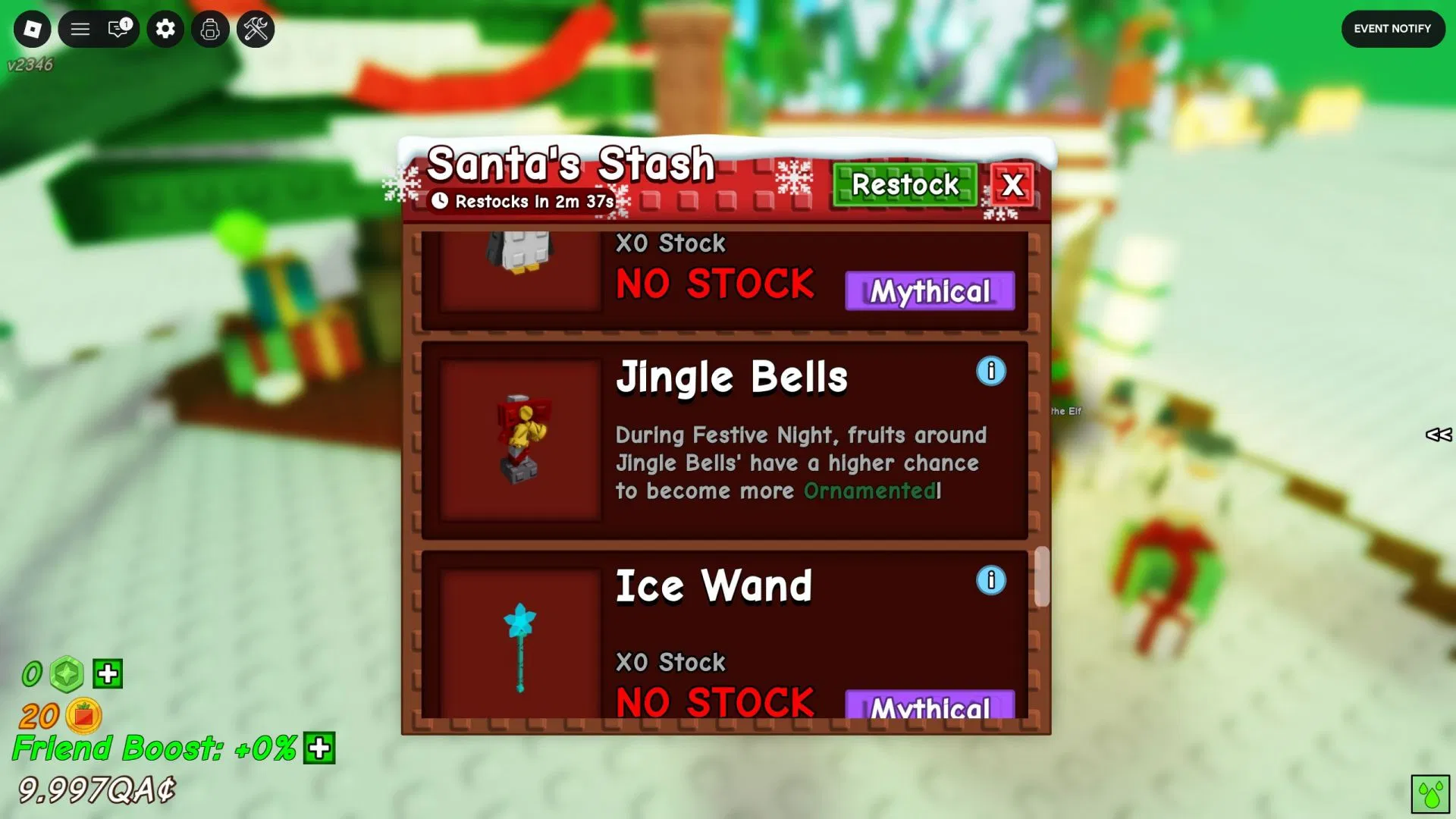Click the green gem currency icon
The height and width of the screenshot is (819, 1456).
66,673
